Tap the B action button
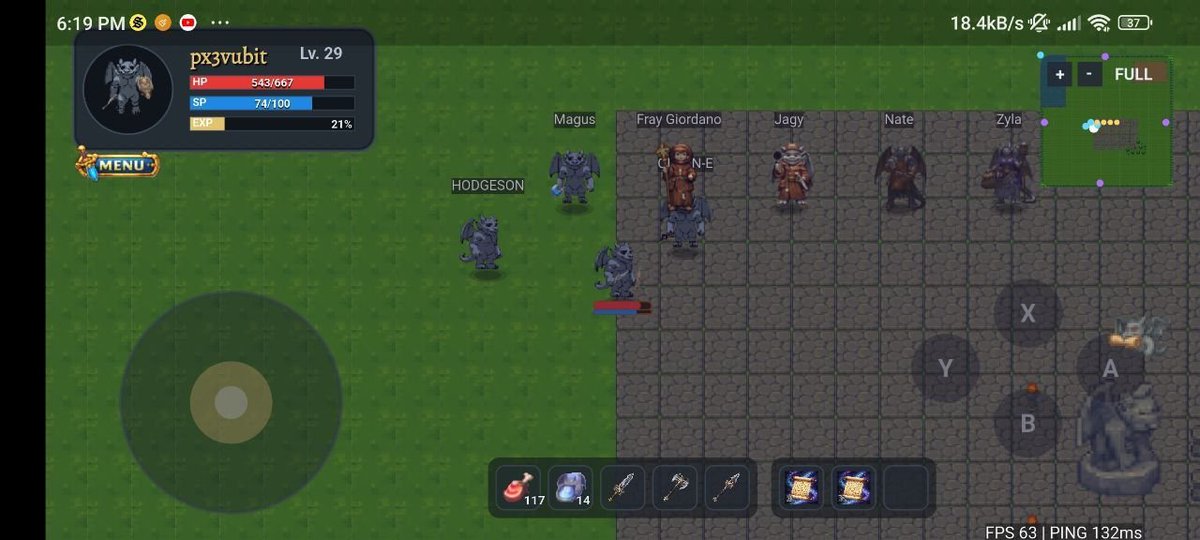The height and width of the screenshot is (540, 1200). [1027, 423]
